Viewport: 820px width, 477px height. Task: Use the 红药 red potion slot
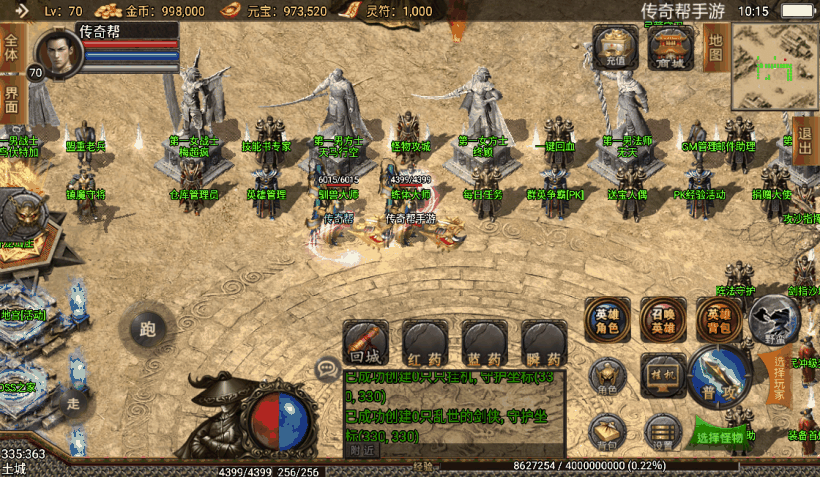coord(424,342)
